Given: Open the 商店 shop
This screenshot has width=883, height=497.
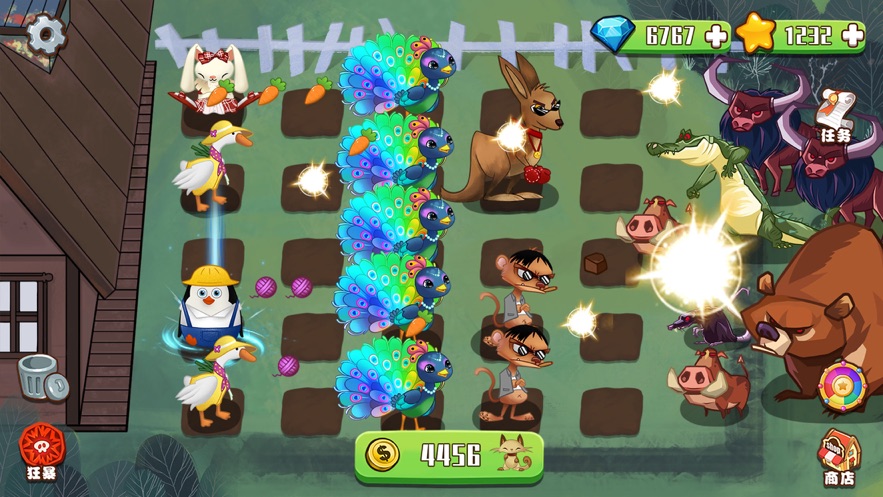Looking at the screenshot, I should (839, 459).
